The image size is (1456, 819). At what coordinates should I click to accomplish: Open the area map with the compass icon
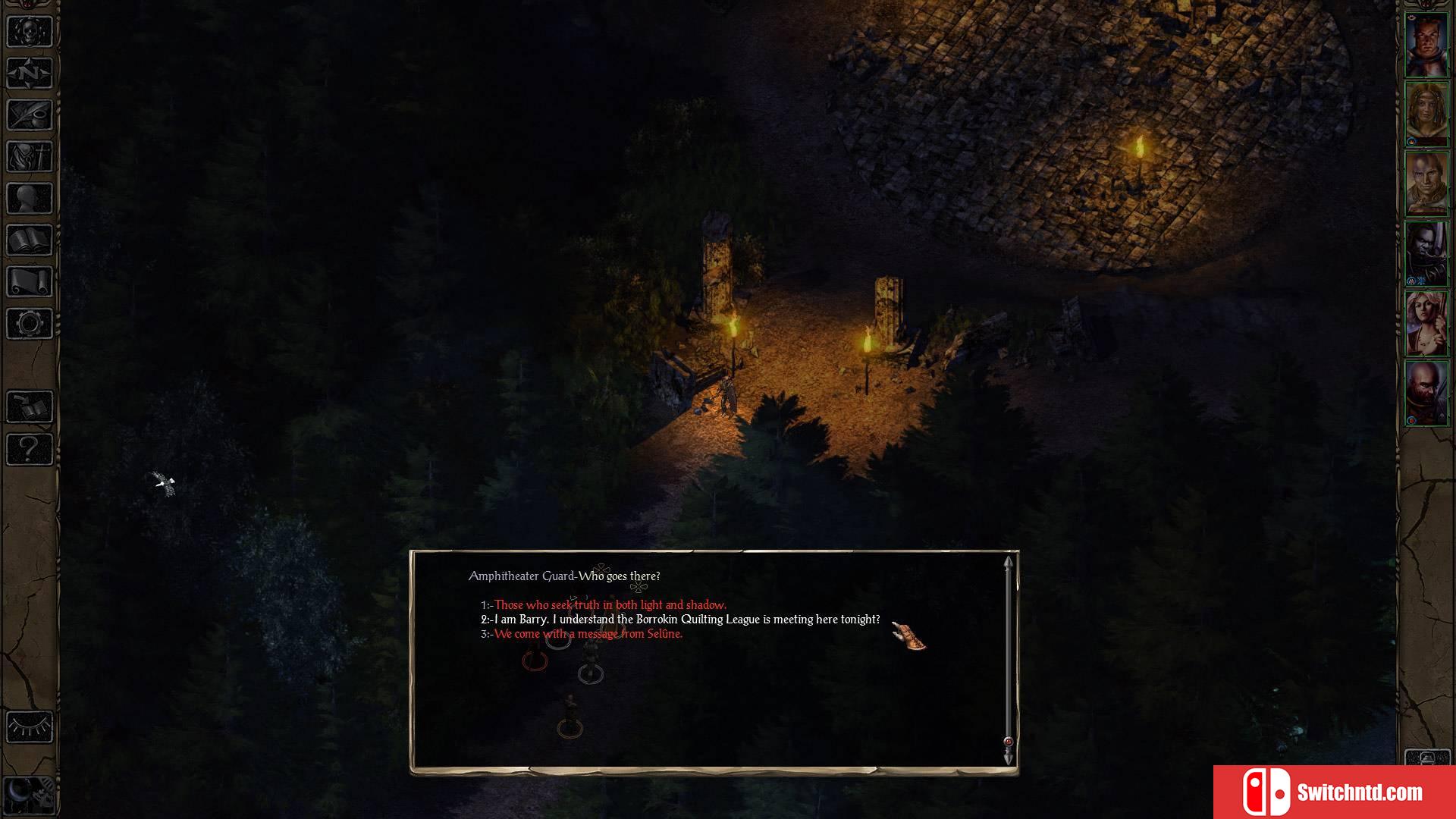(30, 74)
